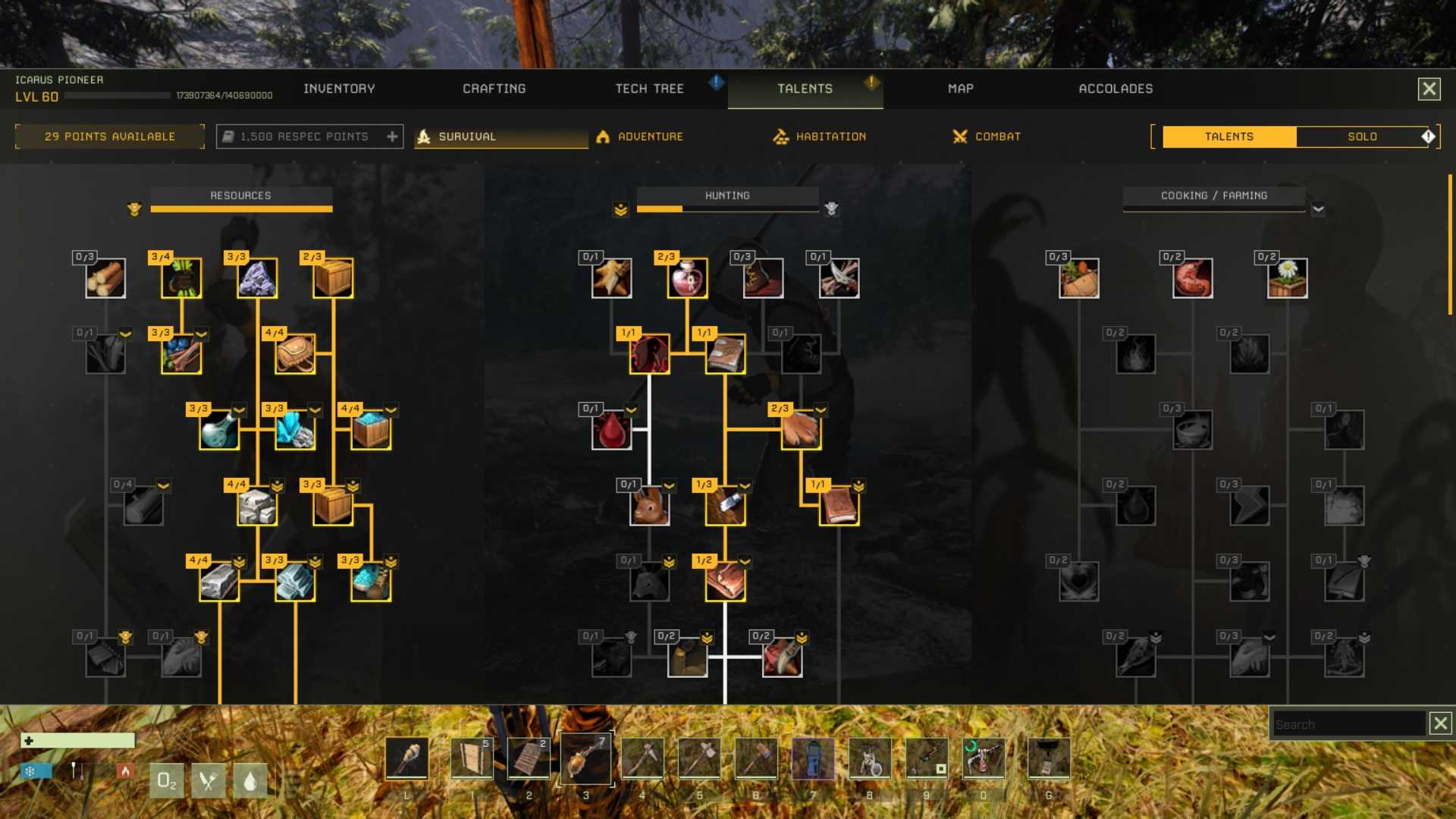
Task: Click the Search input field
Action: [1346, 724]
